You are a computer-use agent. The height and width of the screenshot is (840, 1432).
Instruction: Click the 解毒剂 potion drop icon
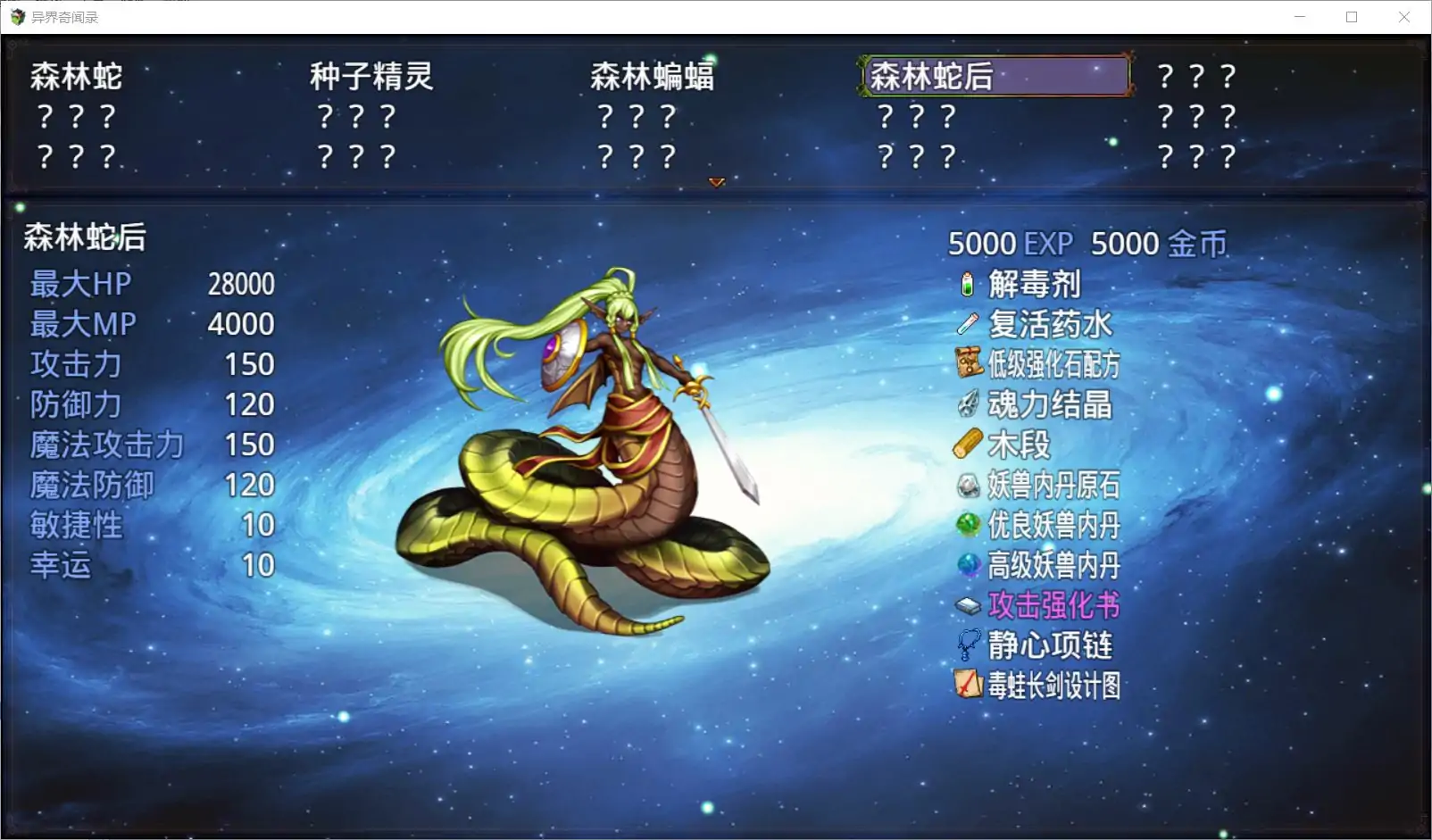968,286
